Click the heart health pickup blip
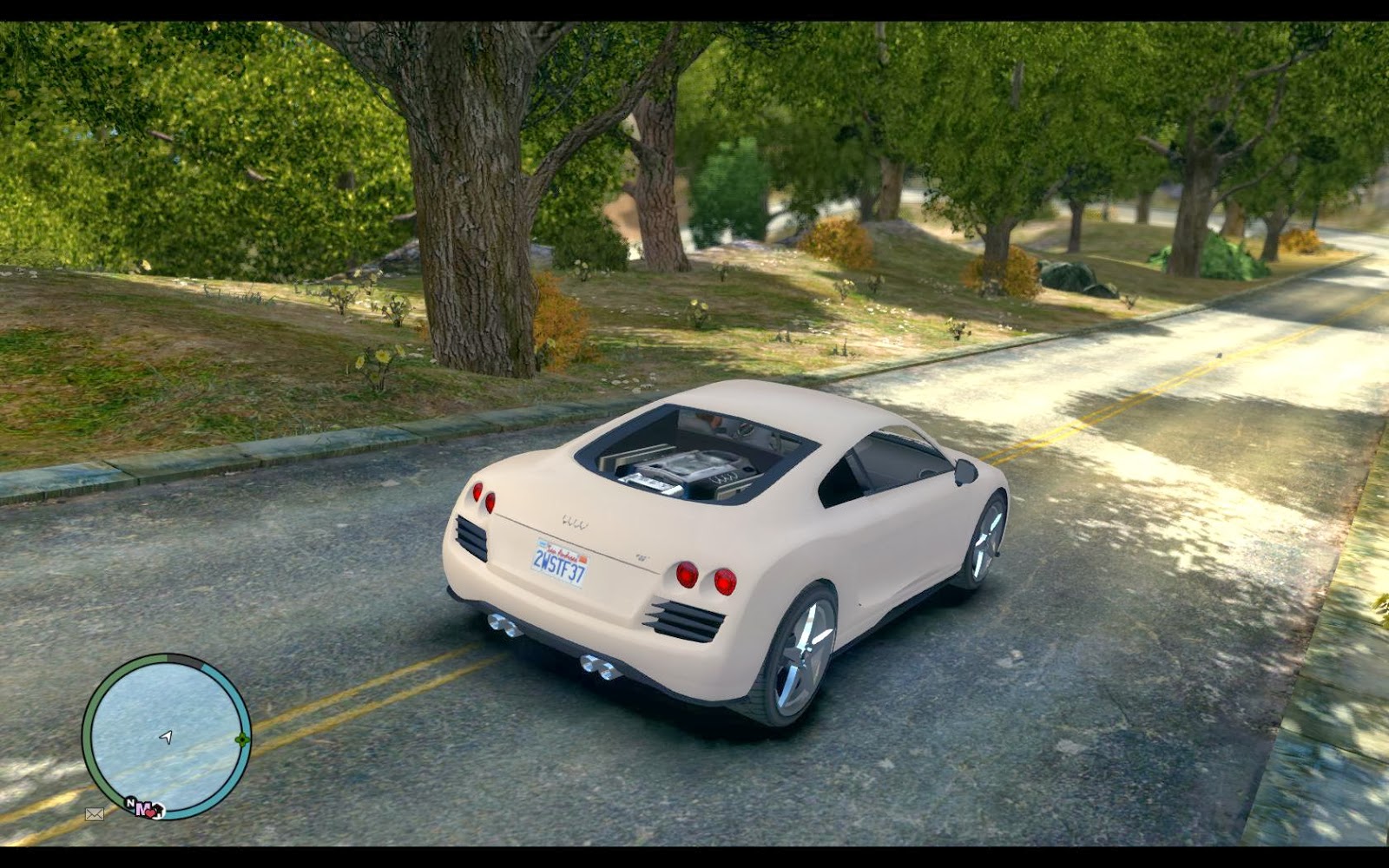Screen dimensions: 1389x868 [151, 813]
